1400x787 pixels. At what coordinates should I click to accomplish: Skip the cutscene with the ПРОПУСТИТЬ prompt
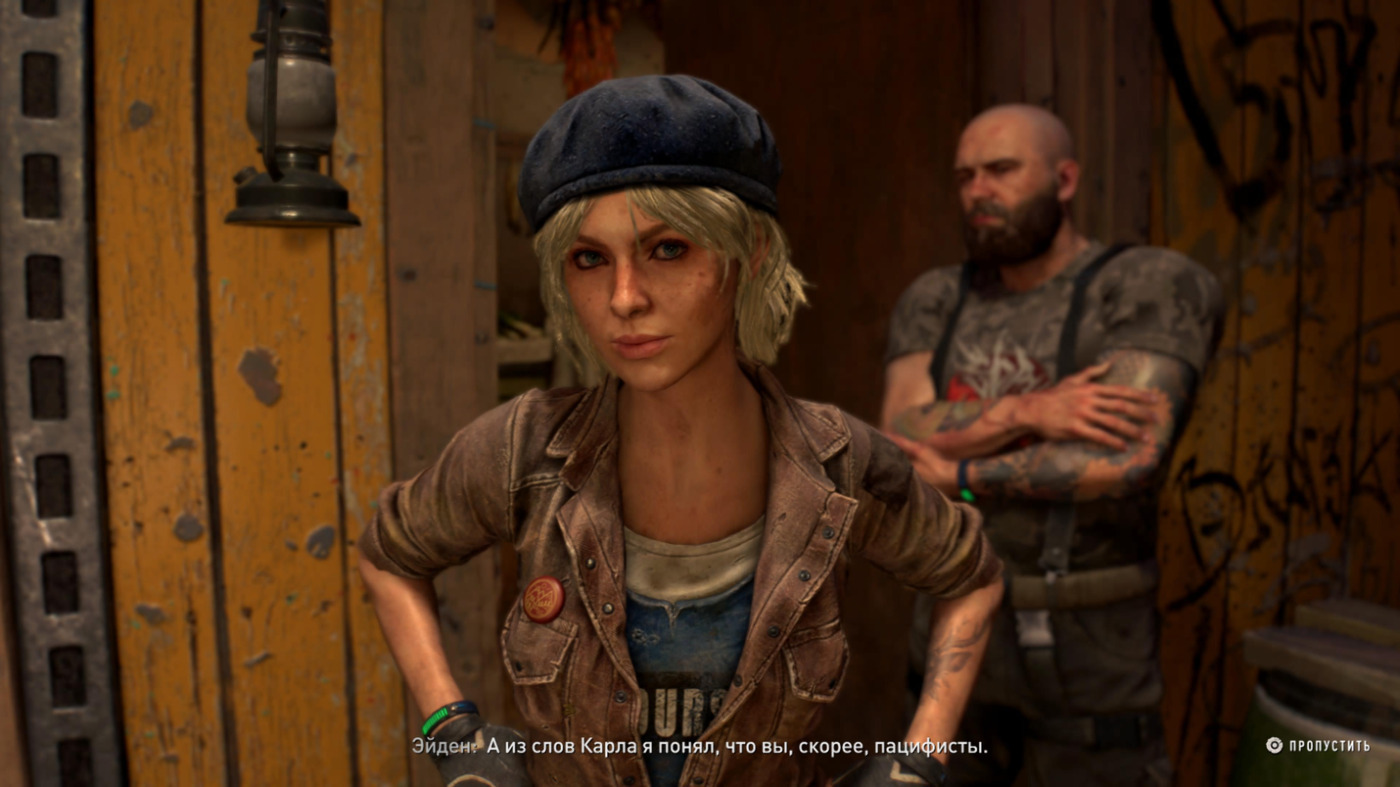(1318, 745)
